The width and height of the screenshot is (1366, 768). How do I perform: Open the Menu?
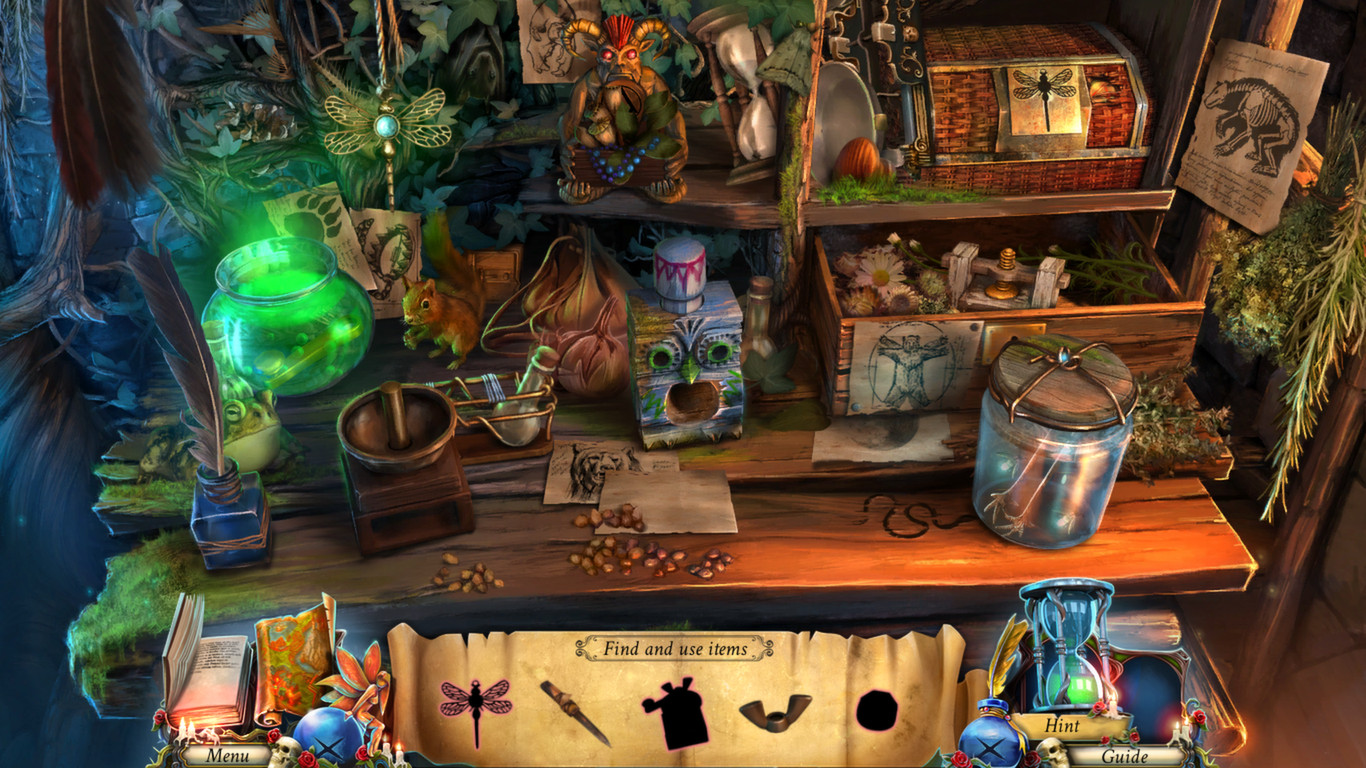(228, 757)
